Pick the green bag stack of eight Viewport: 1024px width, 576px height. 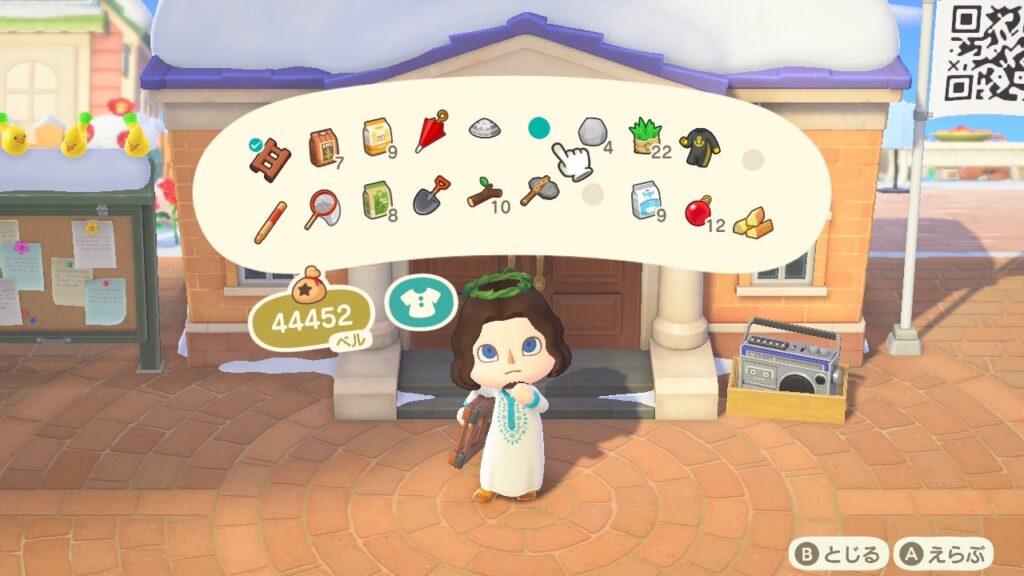coord(376,199)
